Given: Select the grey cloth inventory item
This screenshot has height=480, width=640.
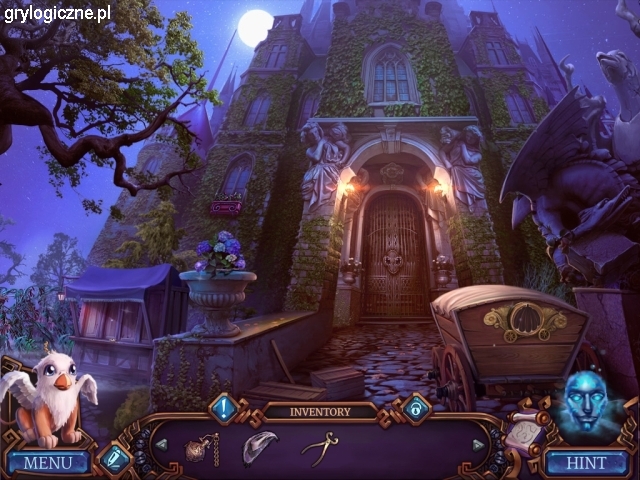Looking at the screenshot, I should click(x=259, y=446).
